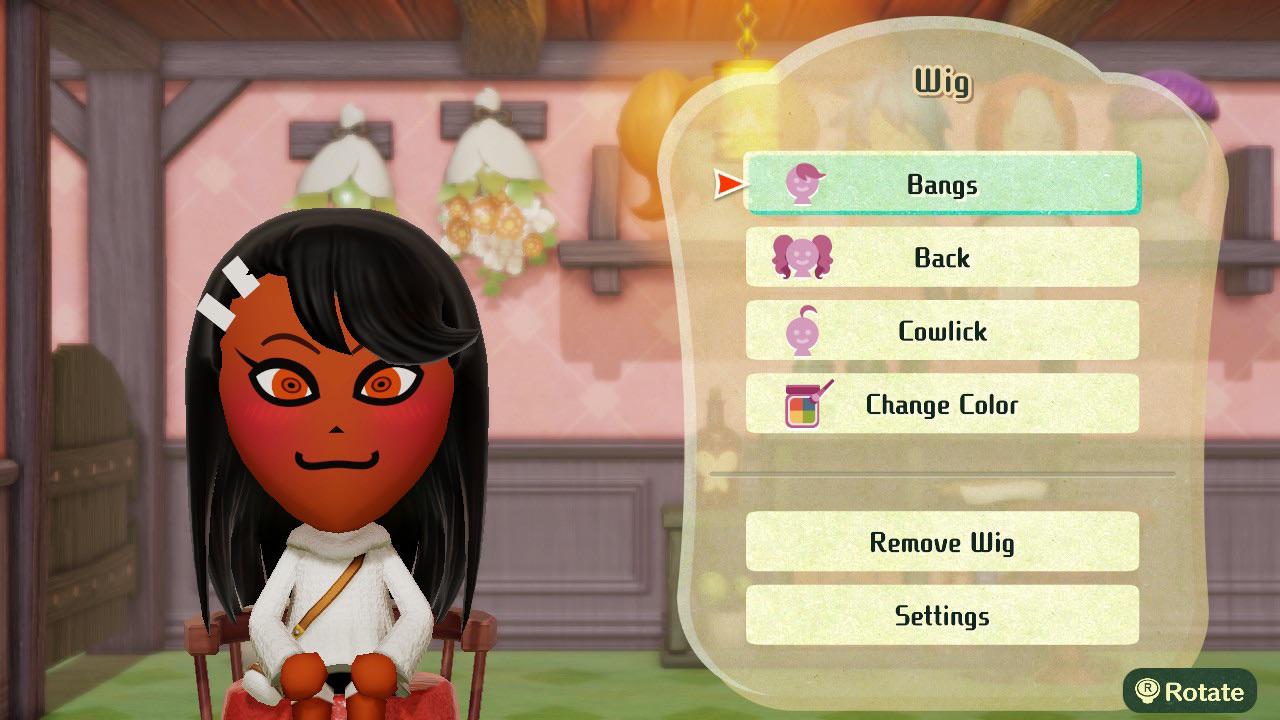The width and height of the screenshot is (1280, 720).
Task: Choose the Back wig option
Action: [x=941, y=257]
